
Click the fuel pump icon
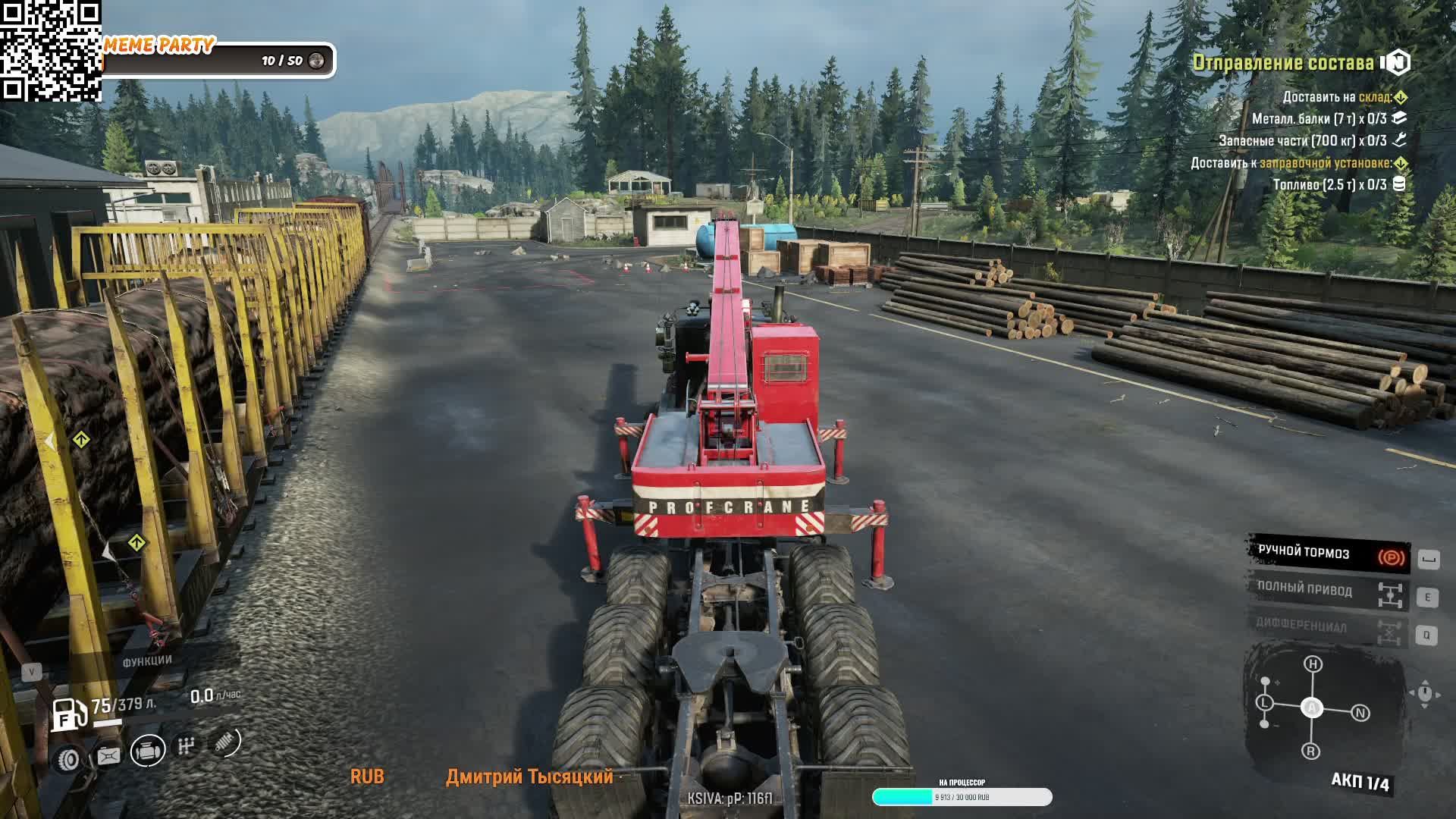click(69, 714)
